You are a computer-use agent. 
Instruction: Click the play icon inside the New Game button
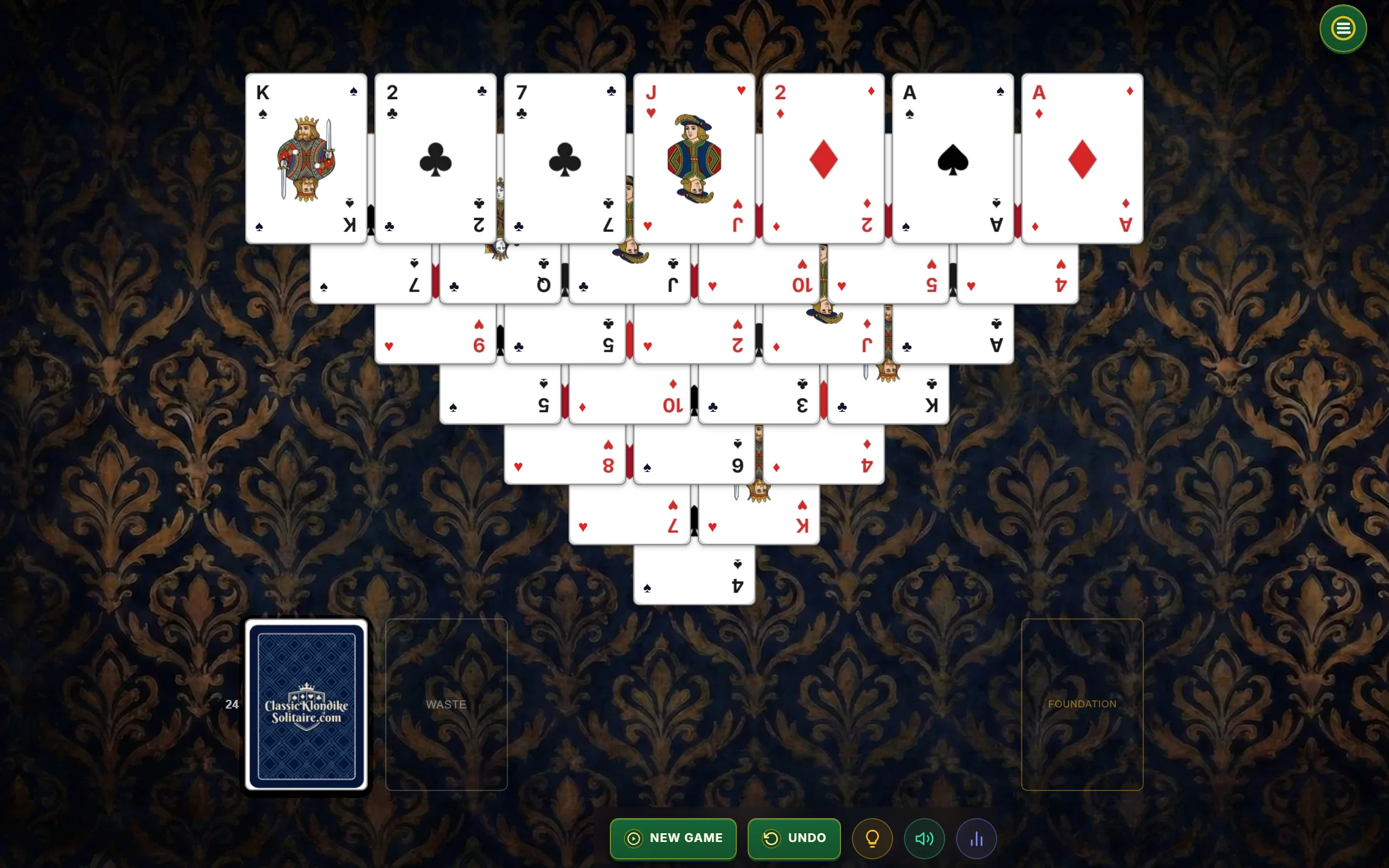pyautogui.click(x=633, y=838)
